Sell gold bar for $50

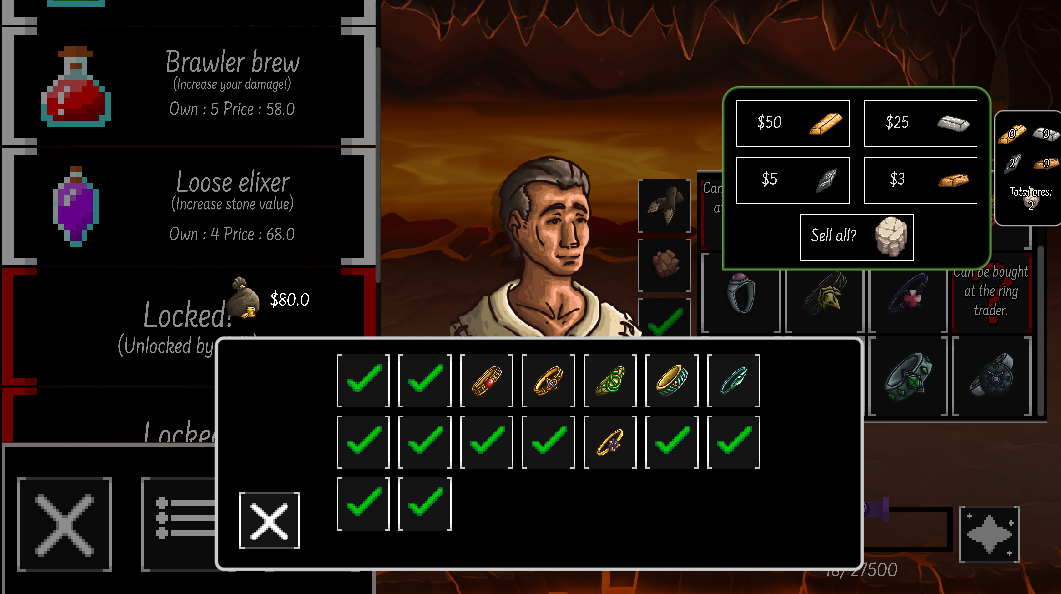(x=793, y=123)
